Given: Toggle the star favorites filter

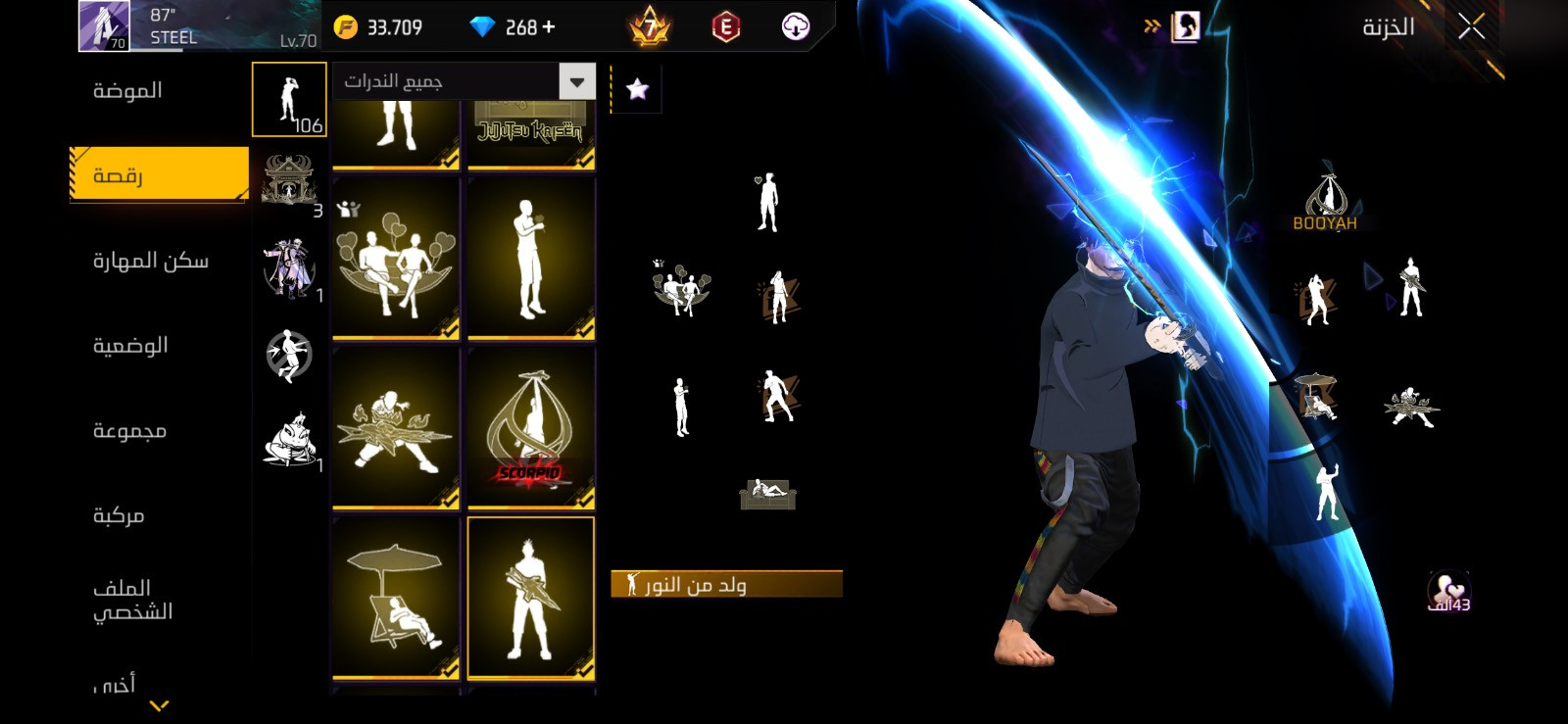Looking at the screenshot, I should click(637, 90).
